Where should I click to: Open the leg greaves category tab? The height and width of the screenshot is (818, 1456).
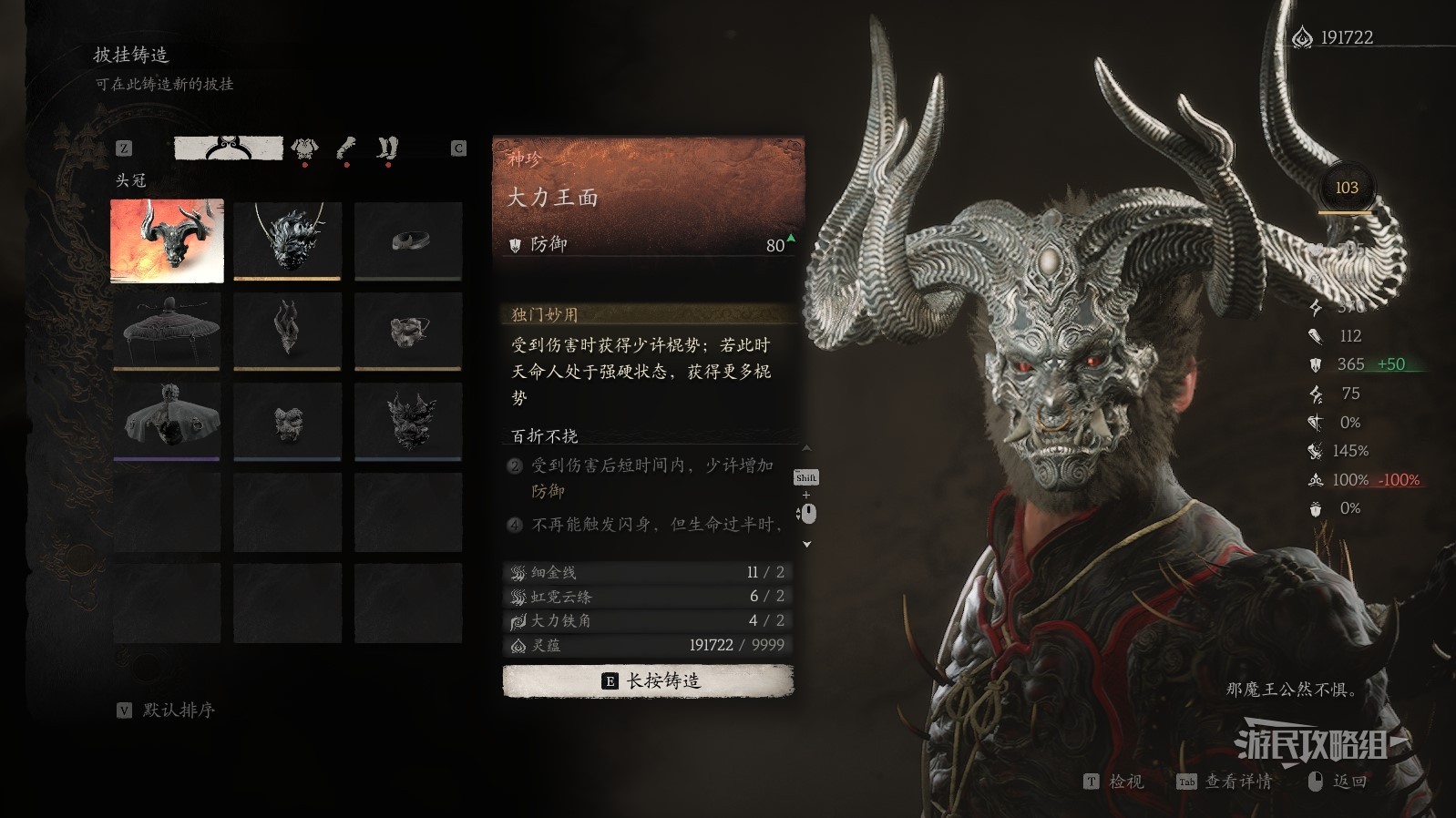click(x=388, y=148)
